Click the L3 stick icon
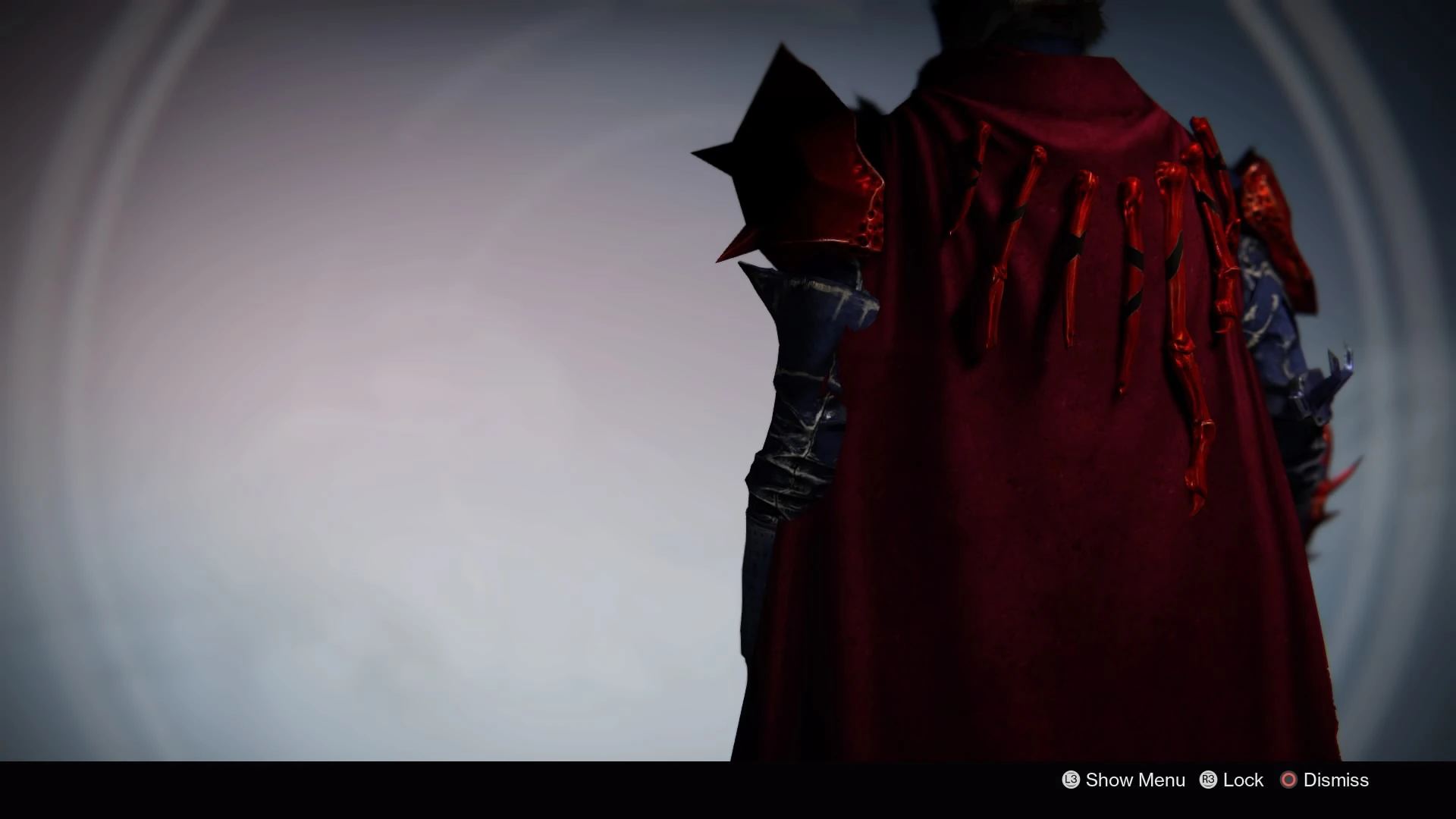This screenshot has height=819, width=1456. pyautogui.click(x=1070, y=780)
